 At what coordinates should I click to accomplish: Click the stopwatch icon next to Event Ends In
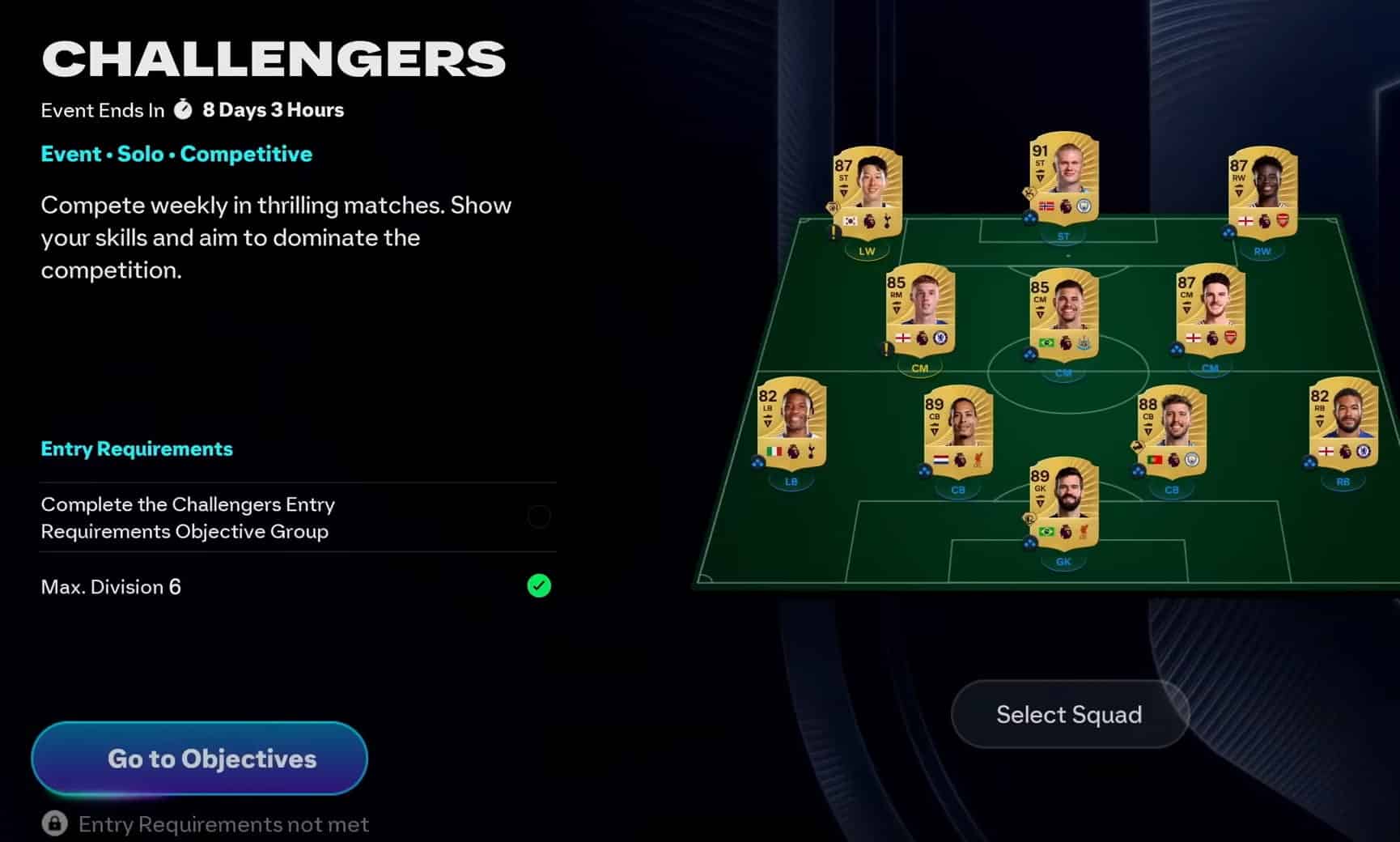[185, 108]
